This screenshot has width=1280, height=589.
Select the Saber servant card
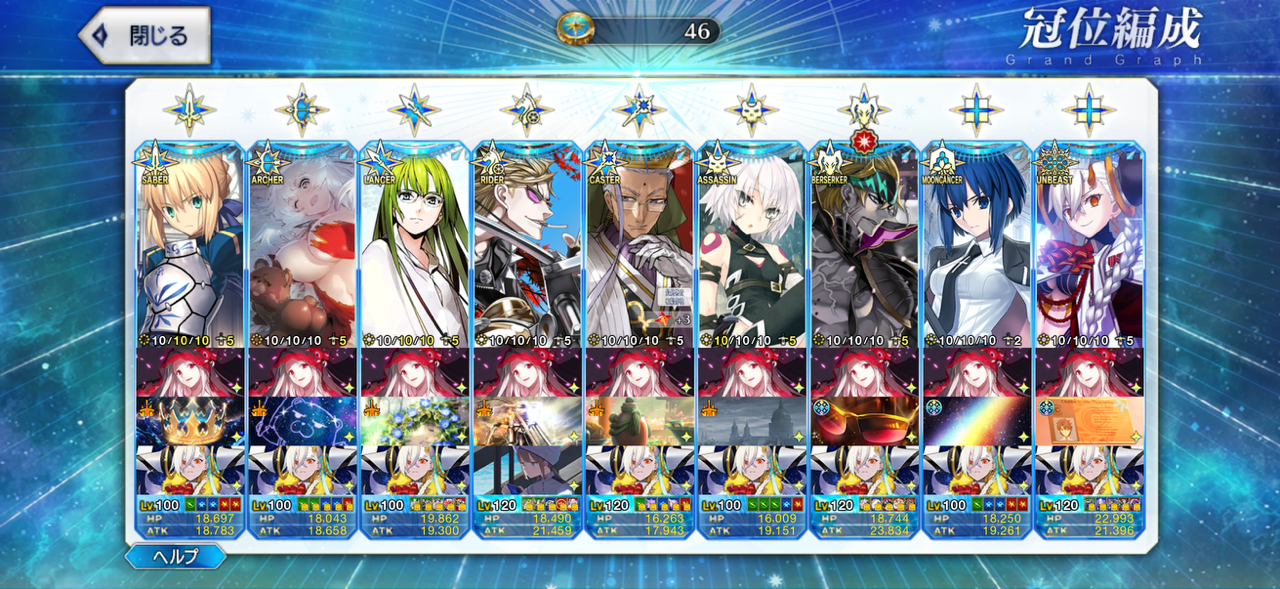tap(190, 245)
